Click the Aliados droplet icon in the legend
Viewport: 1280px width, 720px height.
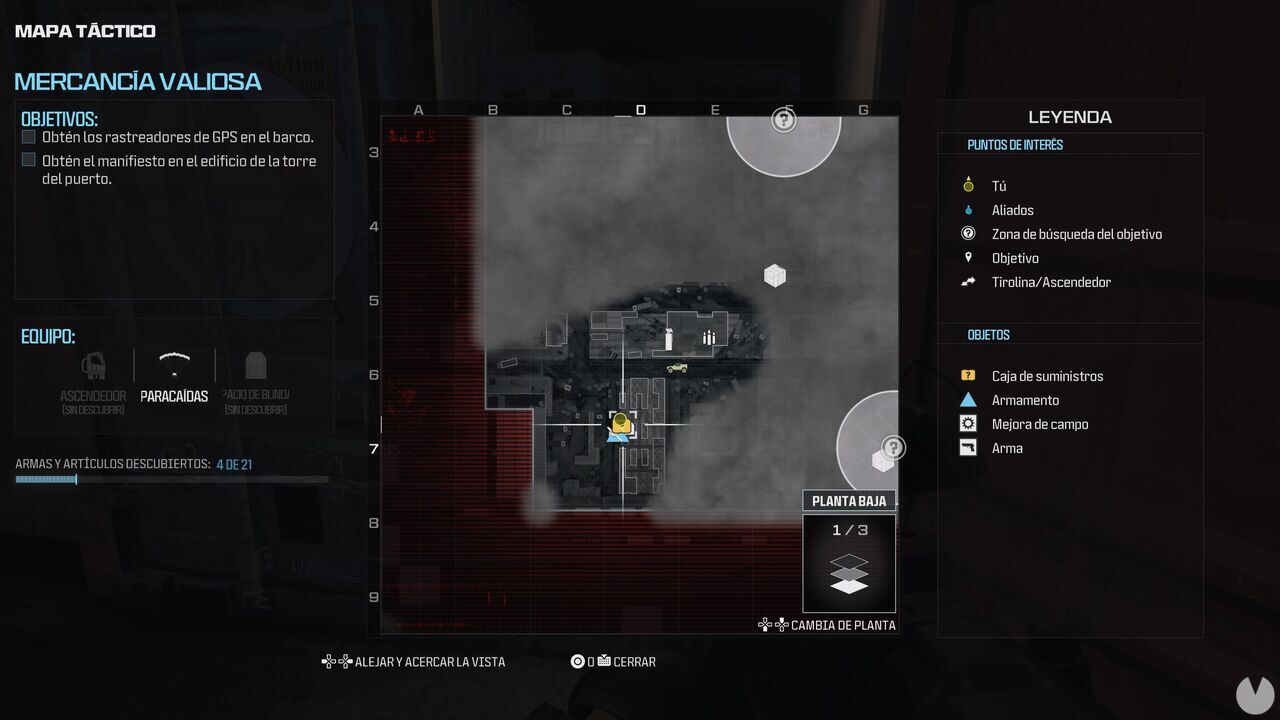tap(967, 210)
